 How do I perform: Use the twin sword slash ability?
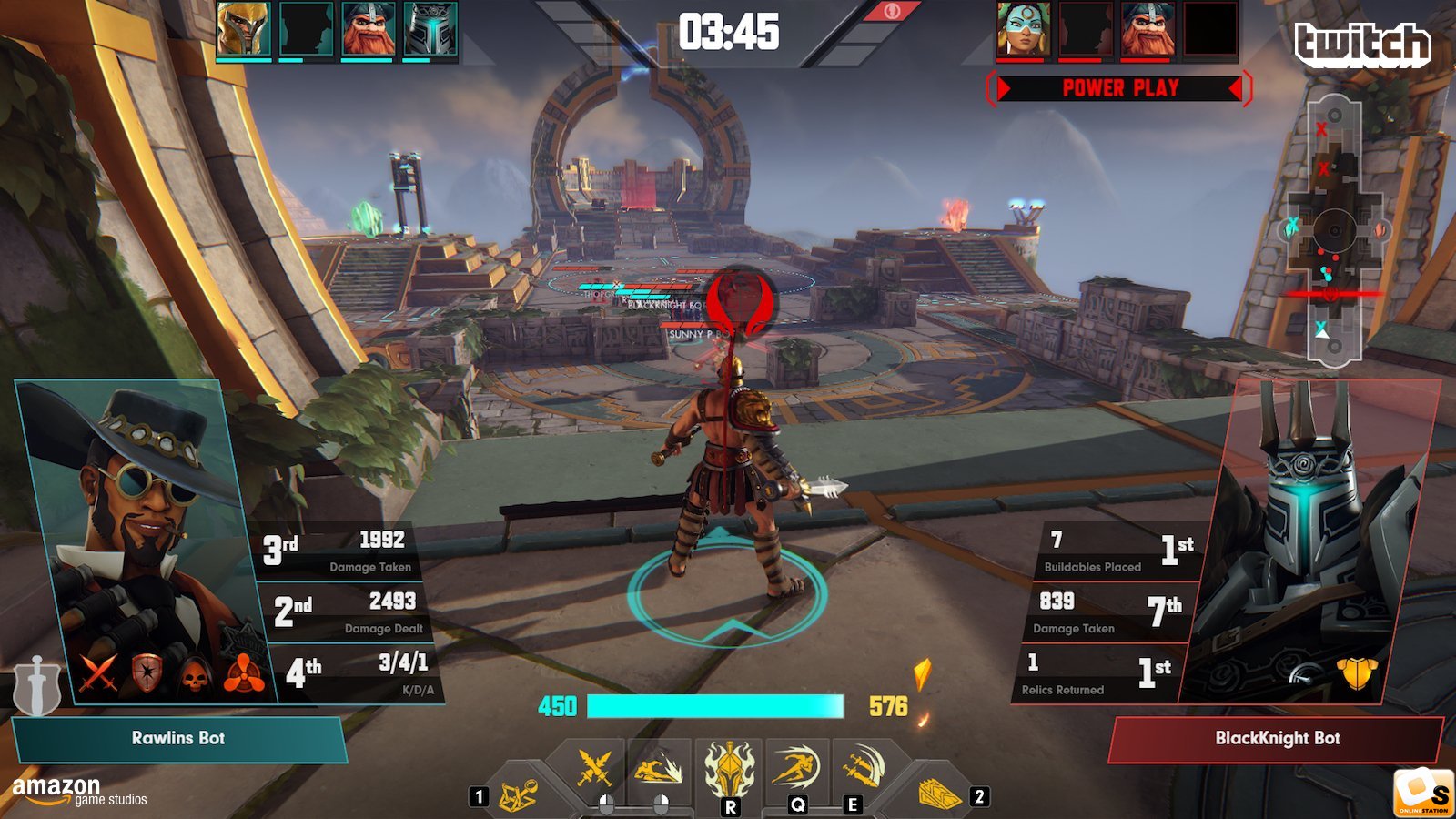pos(860,767)
